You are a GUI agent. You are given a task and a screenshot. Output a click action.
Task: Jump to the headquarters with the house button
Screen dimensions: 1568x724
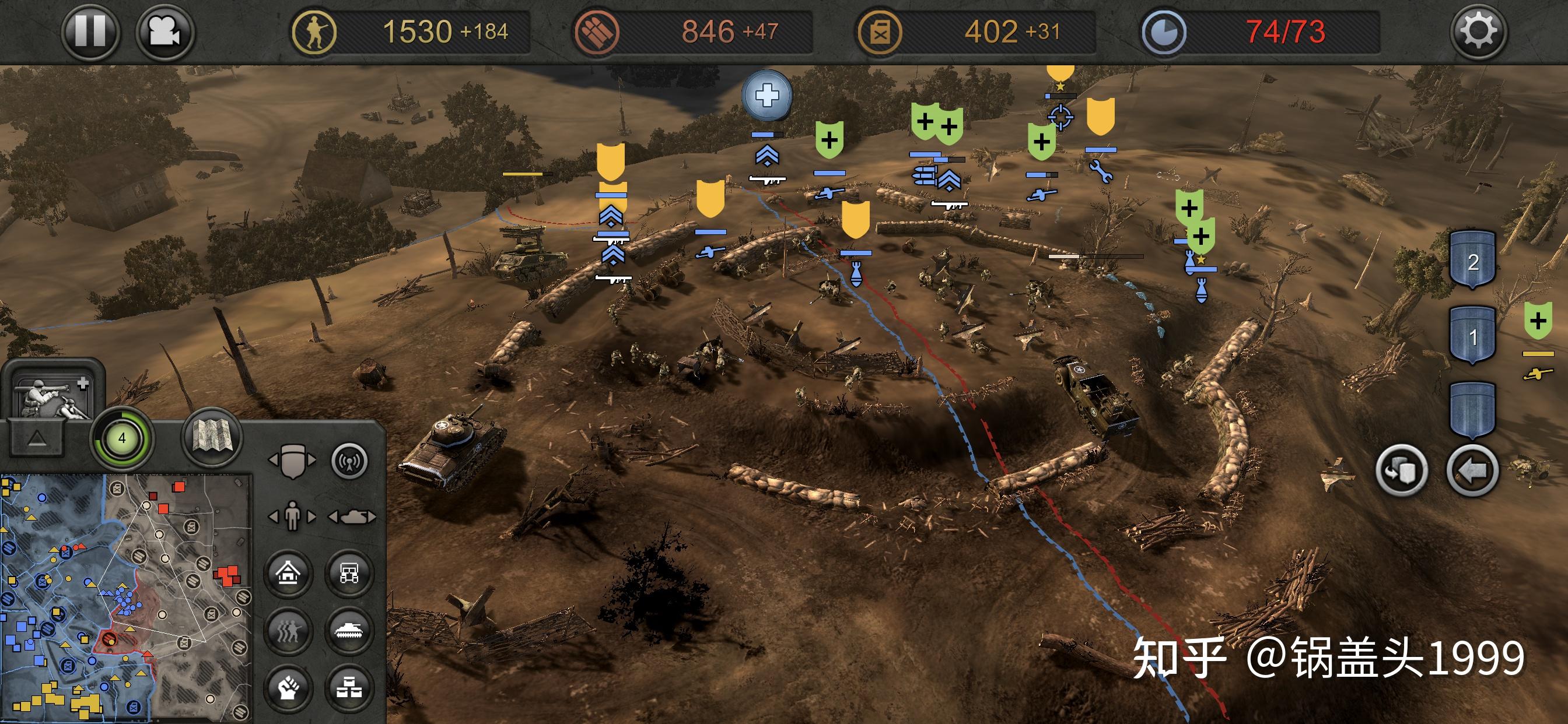point(289,573)
